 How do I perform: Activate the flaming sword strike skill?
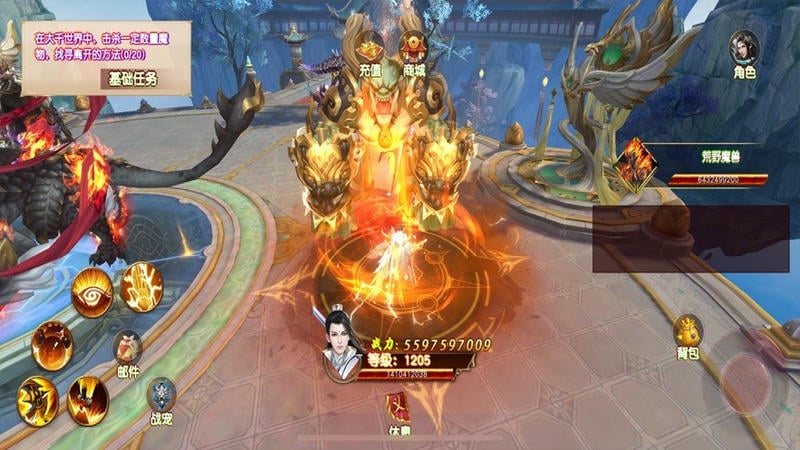pyautogui.click(x=88, y=400)
